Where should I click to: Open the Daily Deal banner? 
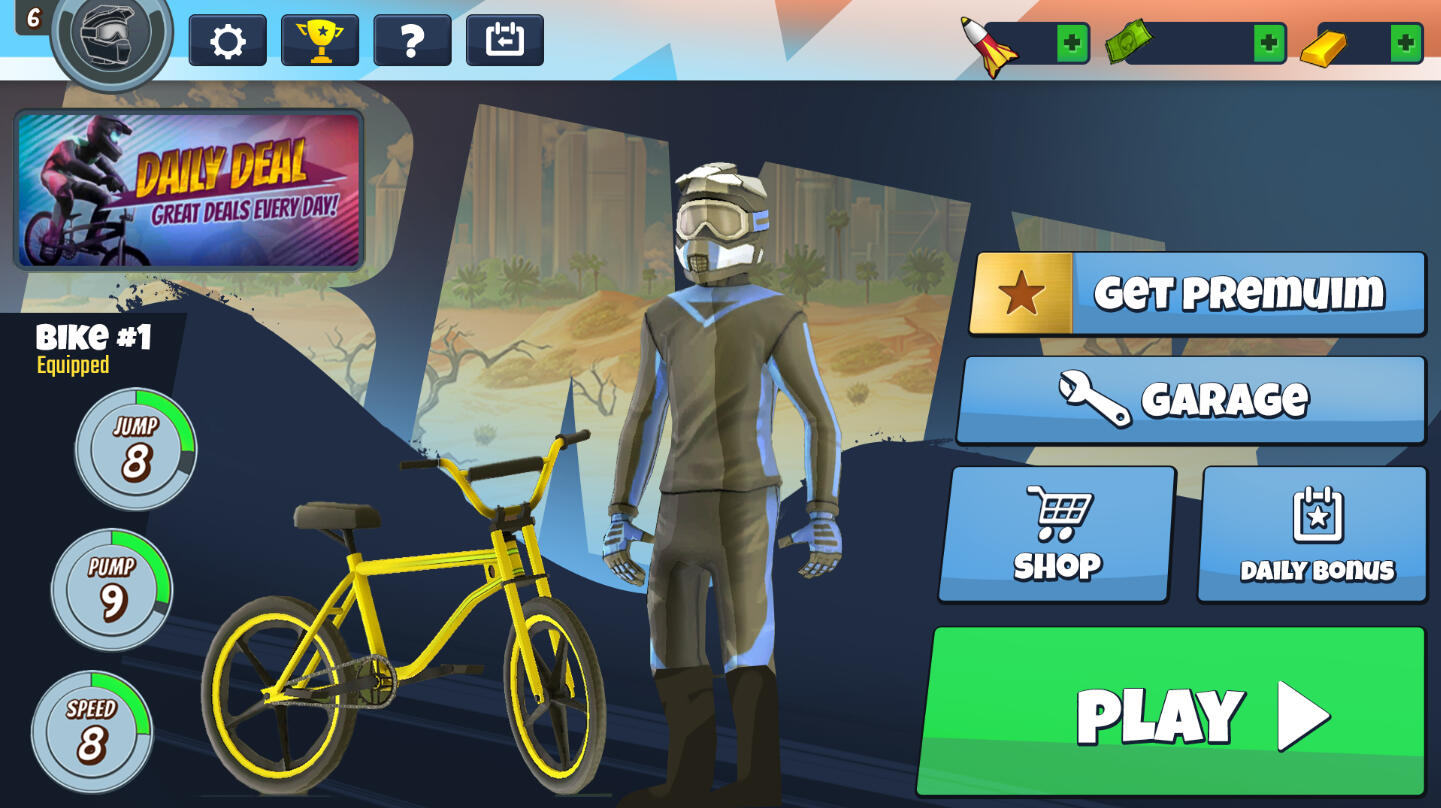click(x=189, y=190)
